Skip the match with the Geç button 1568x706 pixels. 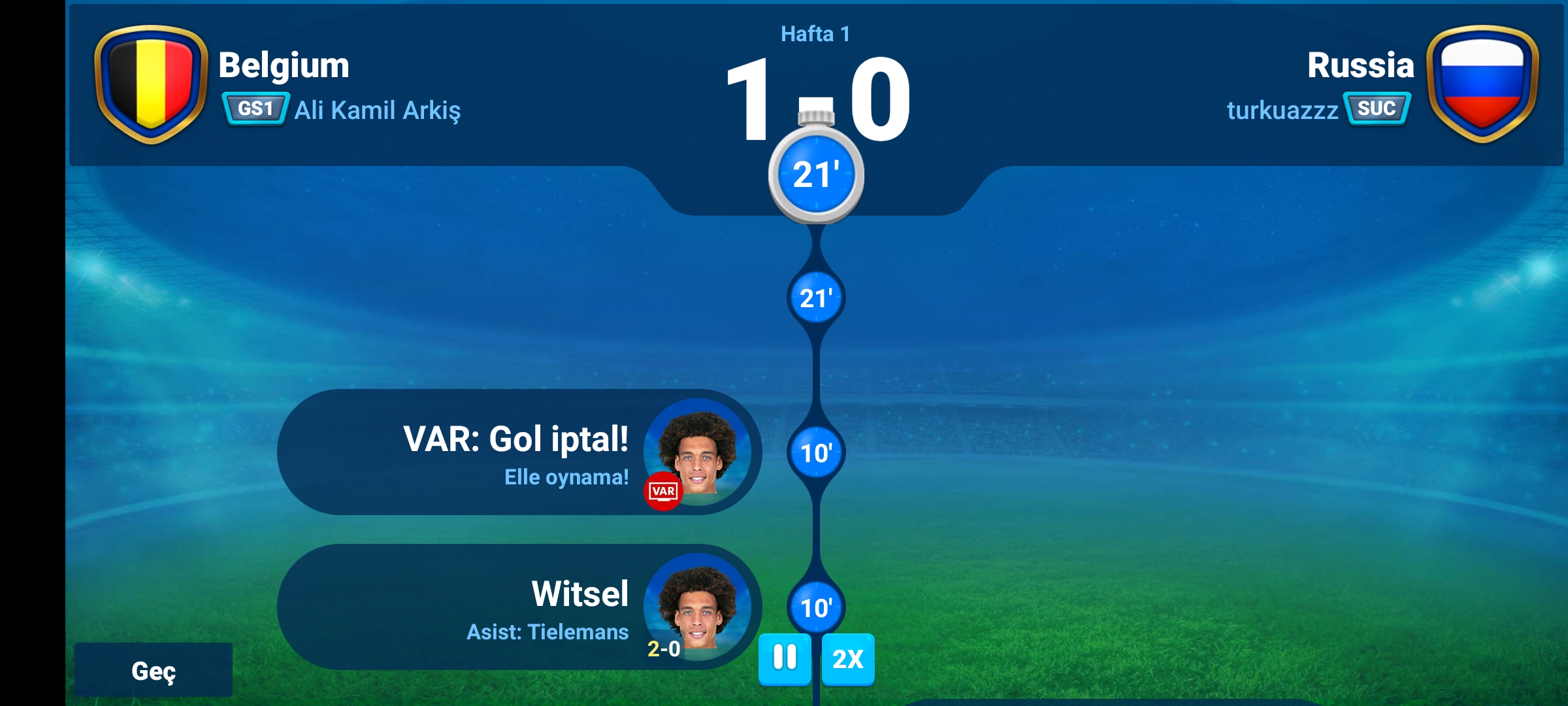point(153,670)
